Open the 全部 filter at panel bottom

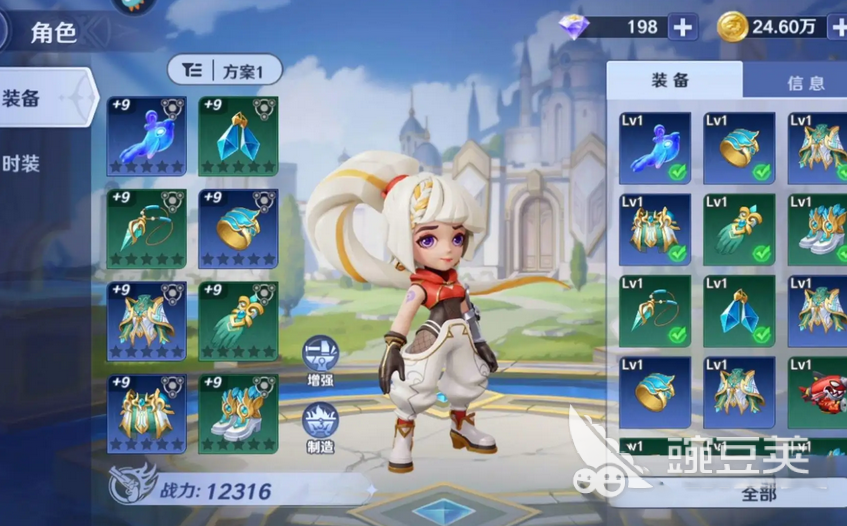click(762, 493)
